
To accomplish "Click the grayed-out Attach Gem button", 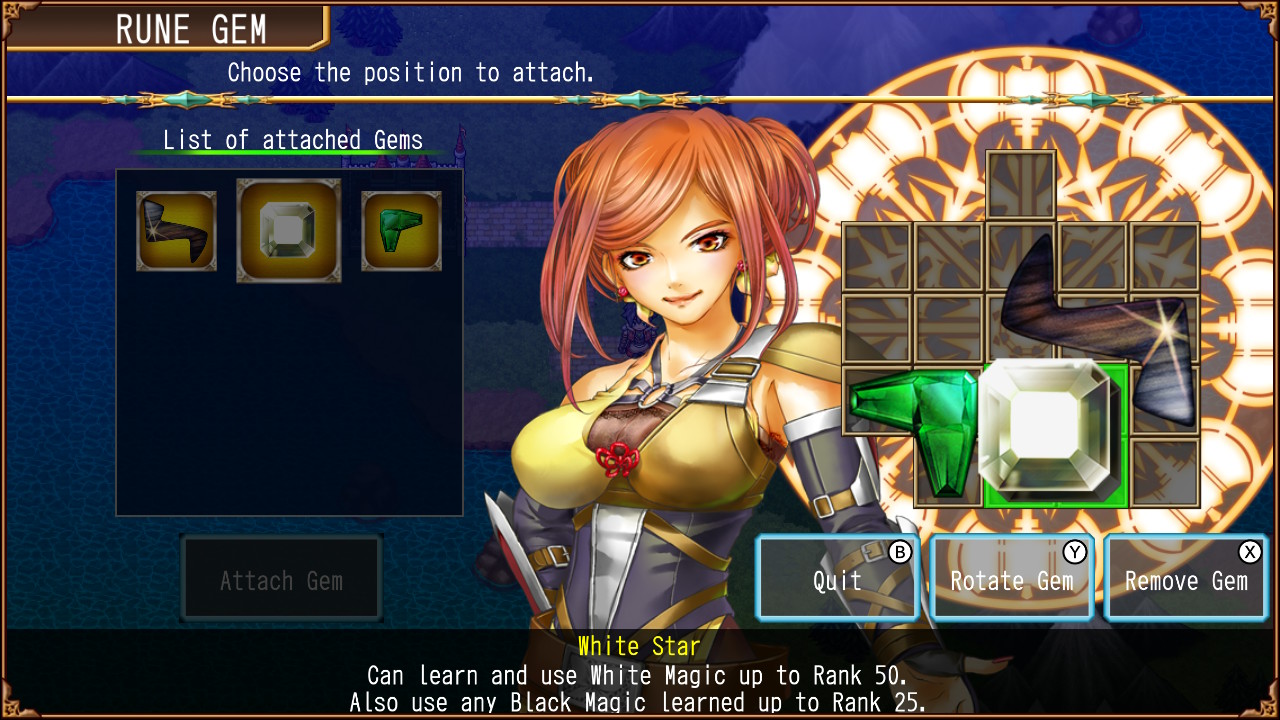I will click(281, 578).
